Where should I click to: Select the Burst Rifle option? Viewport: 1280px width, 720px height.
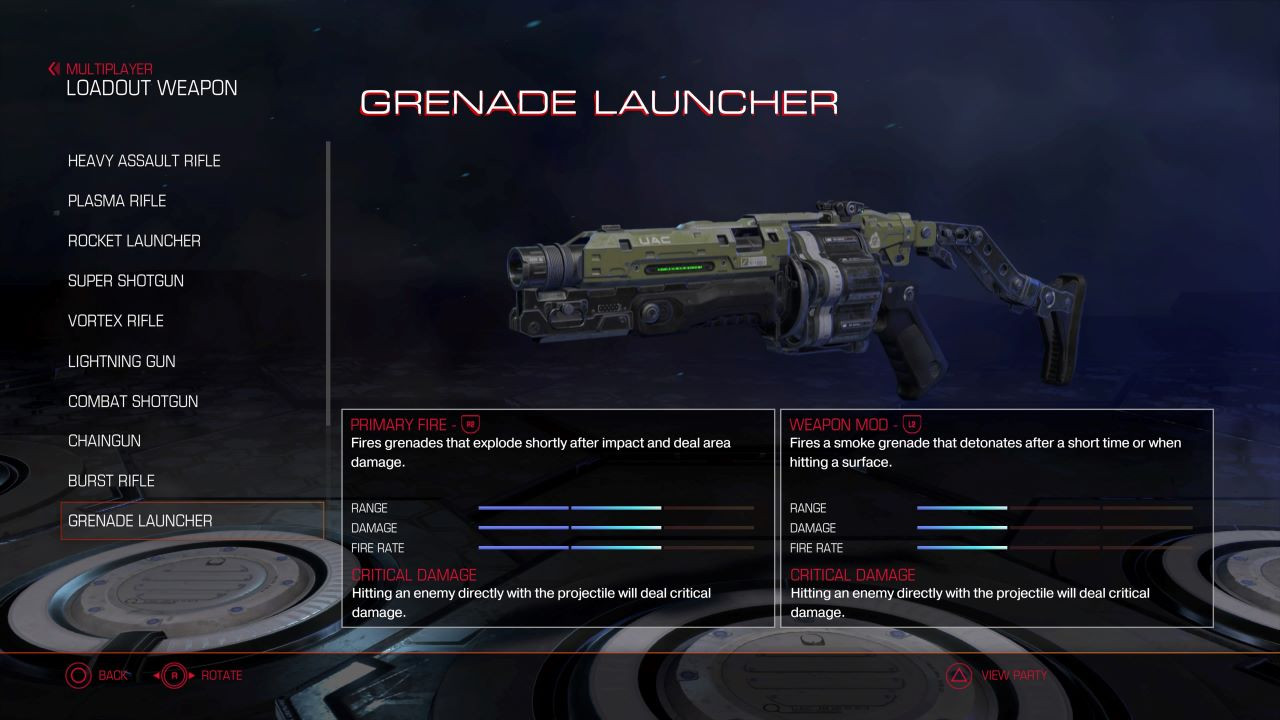(111, 481)
